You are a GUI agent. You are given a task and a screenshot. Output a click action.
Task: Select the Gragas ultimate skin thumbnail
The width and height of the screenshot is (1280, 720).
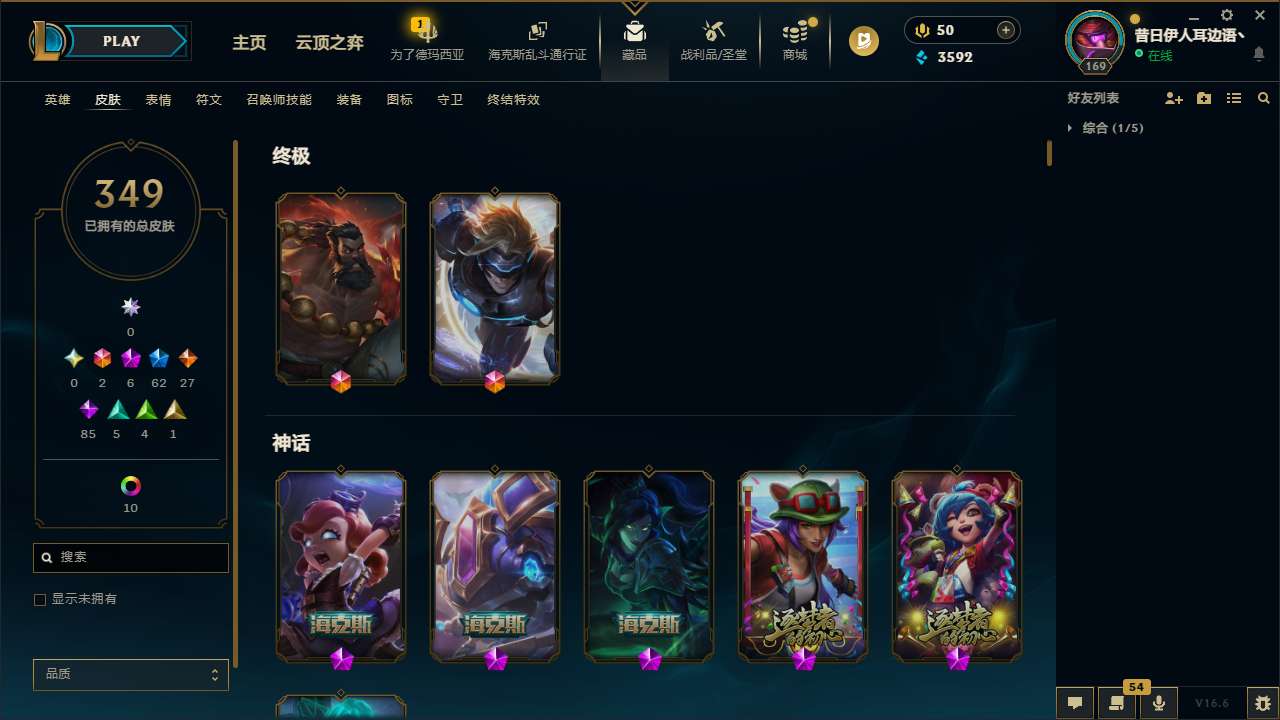coord(341,288)
